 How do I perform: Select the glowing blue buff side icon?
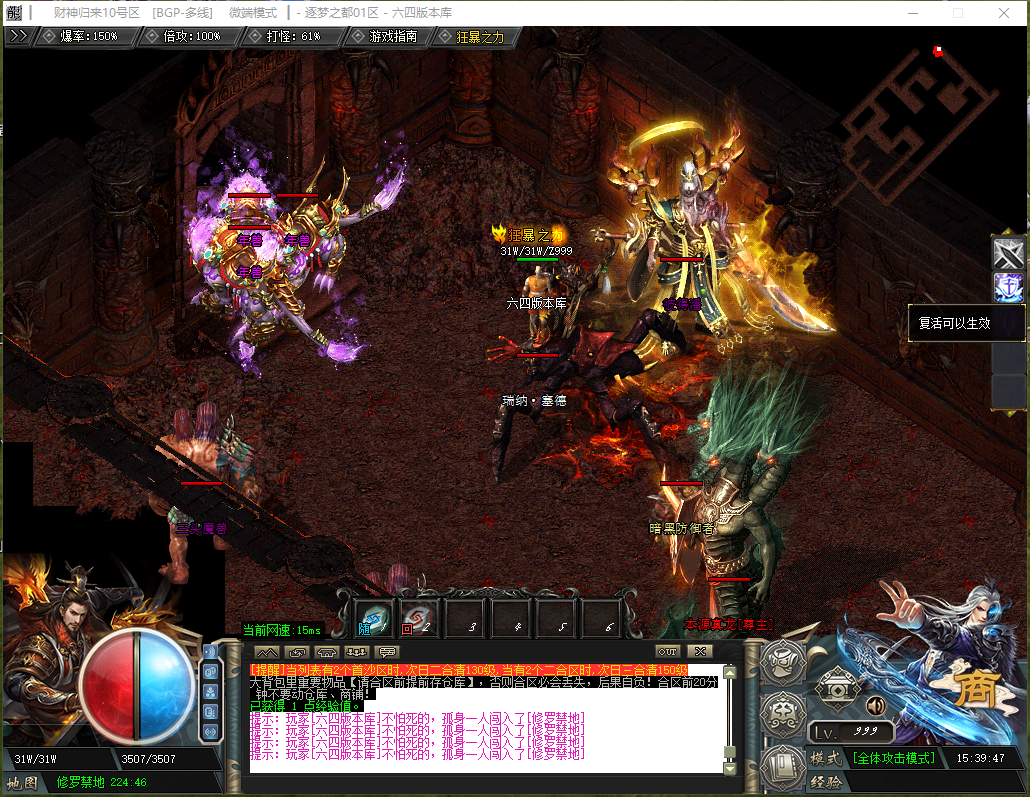click(1008, 287)
